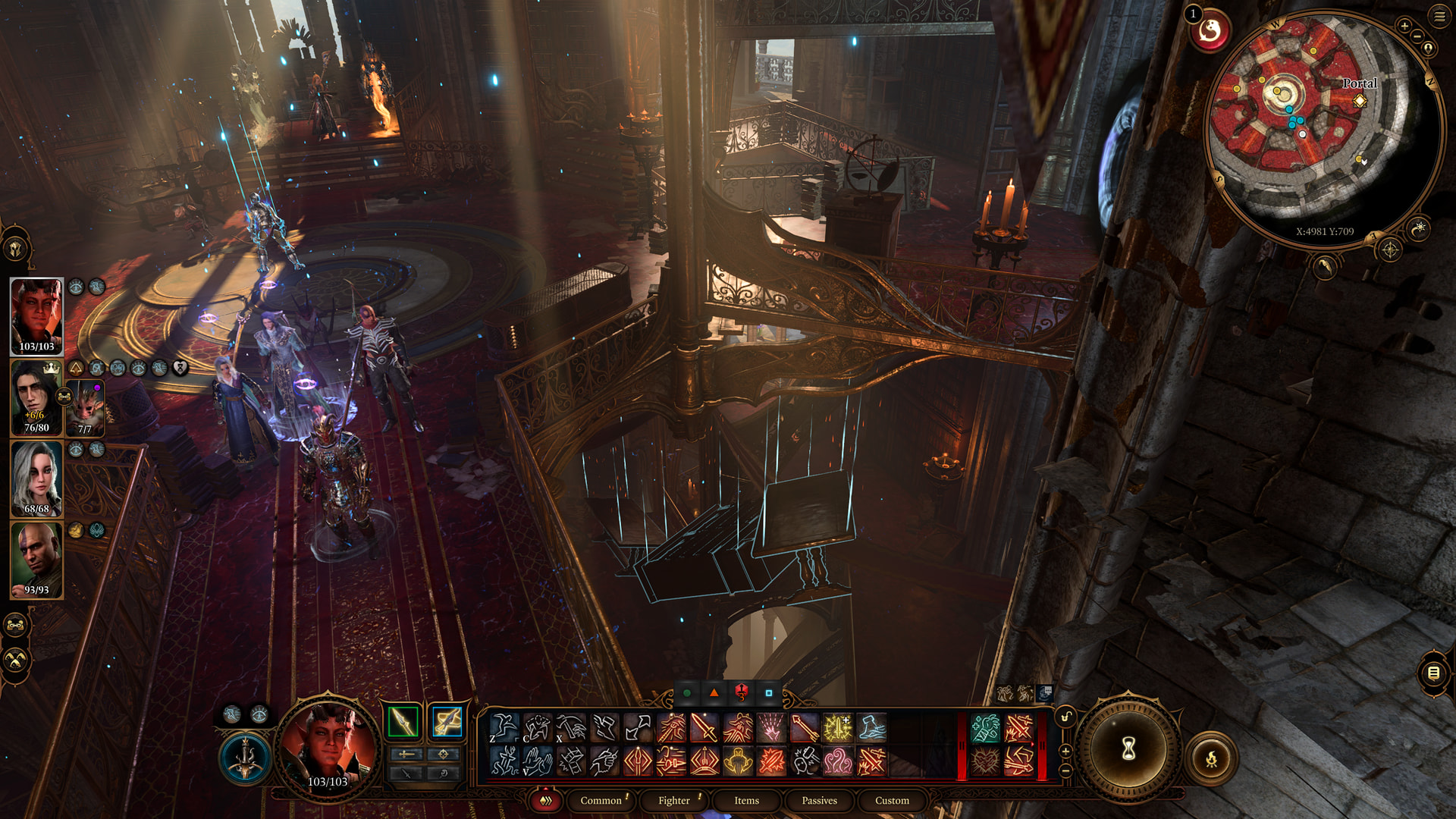Select the red tiefling party portrait

[x=36, y=316]
